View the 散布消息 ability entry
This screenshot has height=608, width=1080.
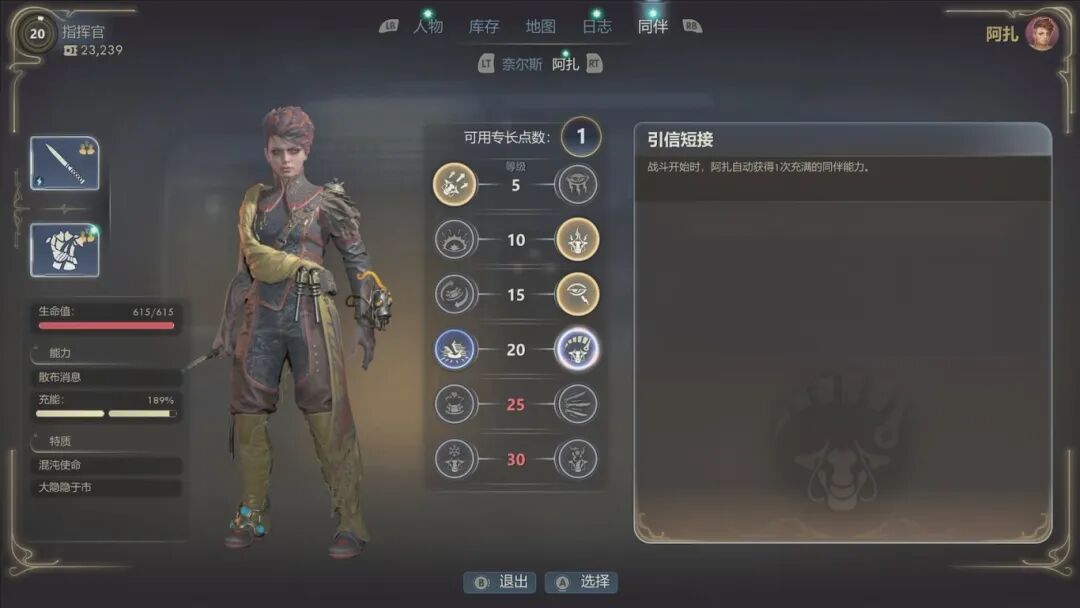[105, 377]
